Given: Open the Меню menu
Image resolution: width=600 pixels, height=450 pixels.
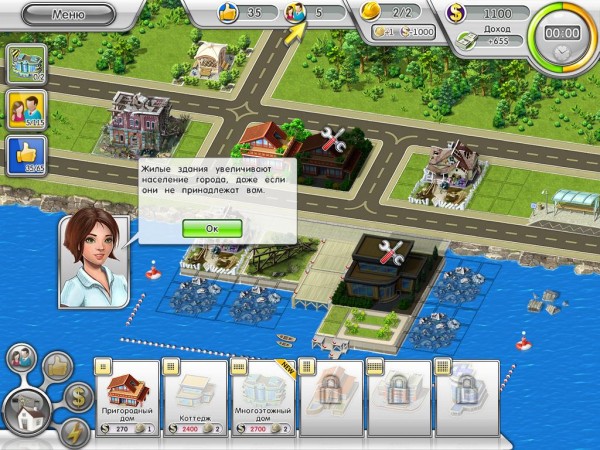Looking at the screenshot, I should [x=66, y=15].
